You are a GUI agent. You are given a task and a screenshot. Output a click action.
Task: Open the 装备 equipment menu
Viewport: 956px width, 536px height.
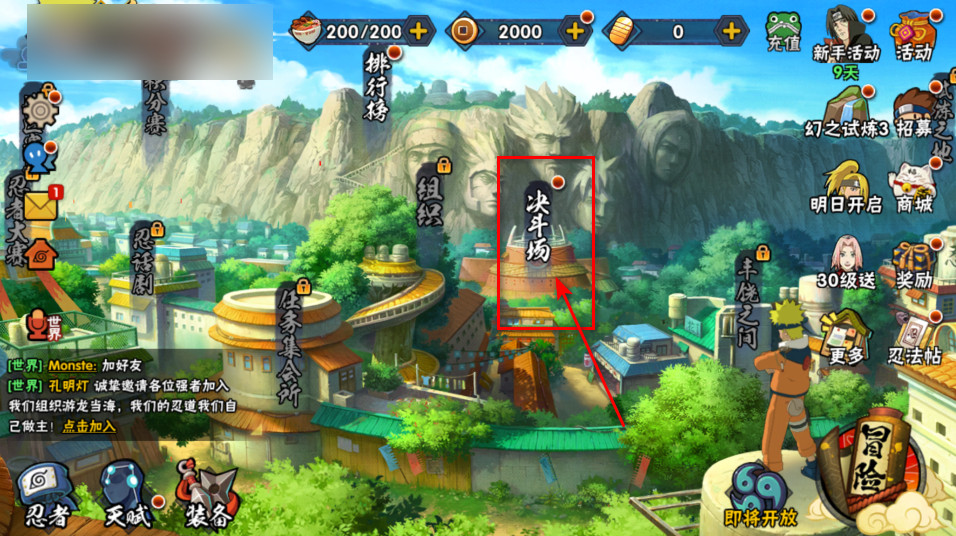click(207, 493)
